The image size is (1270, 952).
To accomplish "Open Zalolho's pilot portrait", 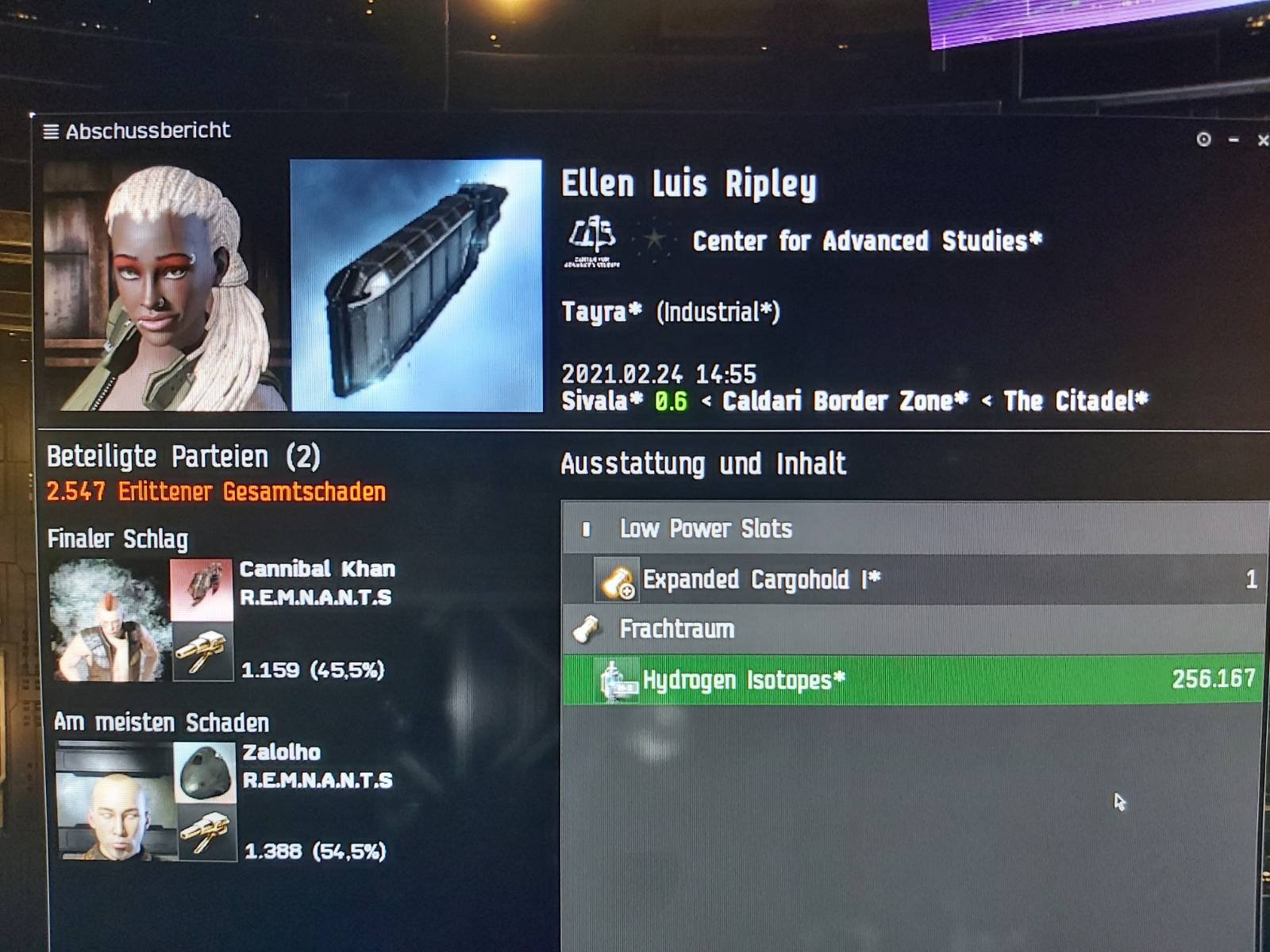I will click(114, 802).
